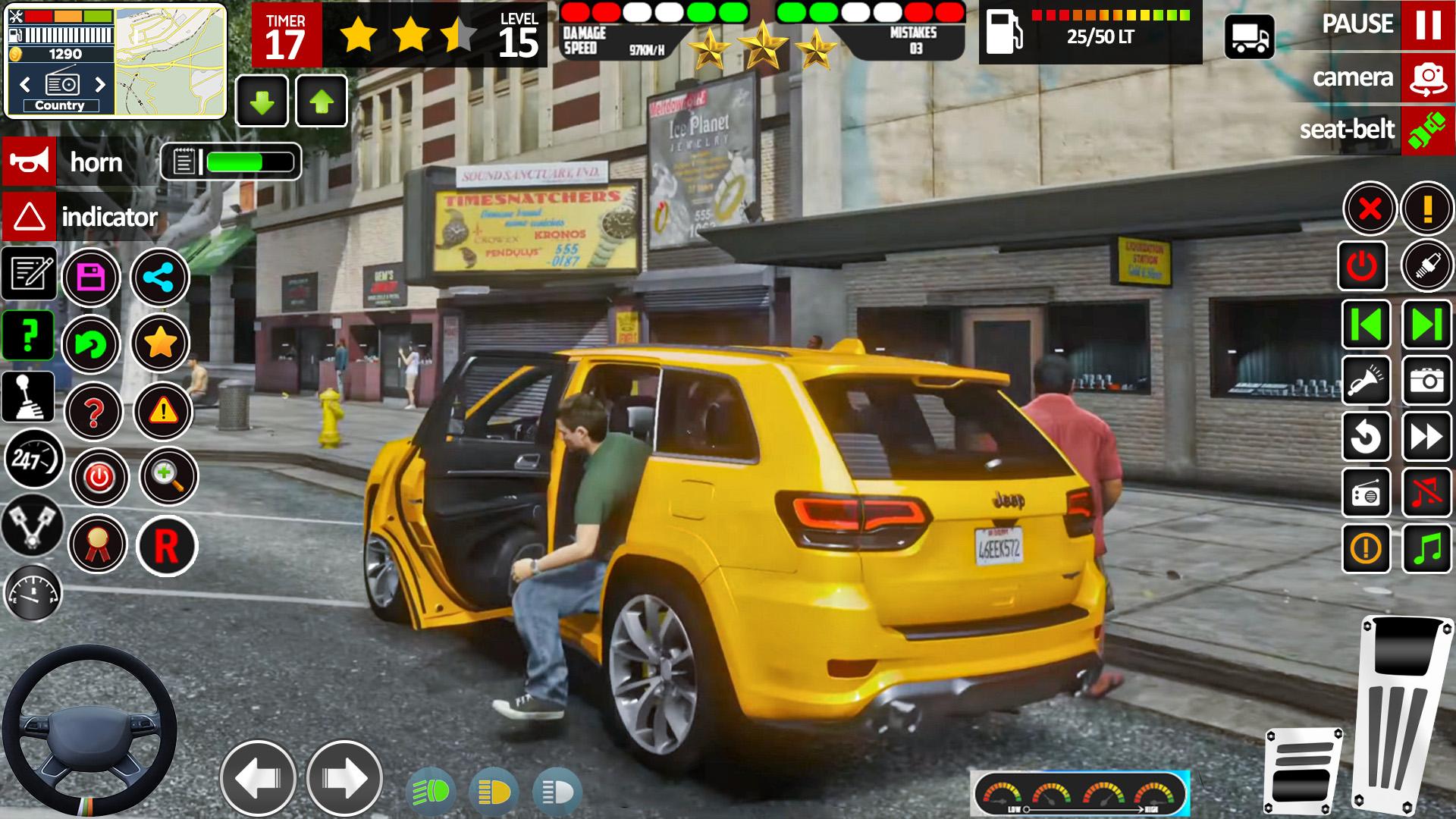Steer right with the right arrow
The width and height of the screenshot is (1456, 819).
click(x=344, y=778)
